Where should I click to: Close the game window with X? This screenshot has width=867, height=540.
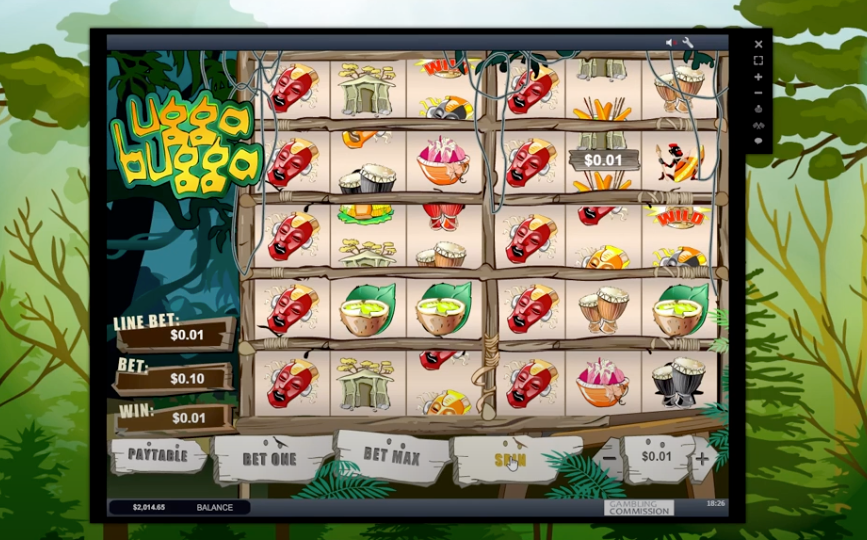[758, 44]
